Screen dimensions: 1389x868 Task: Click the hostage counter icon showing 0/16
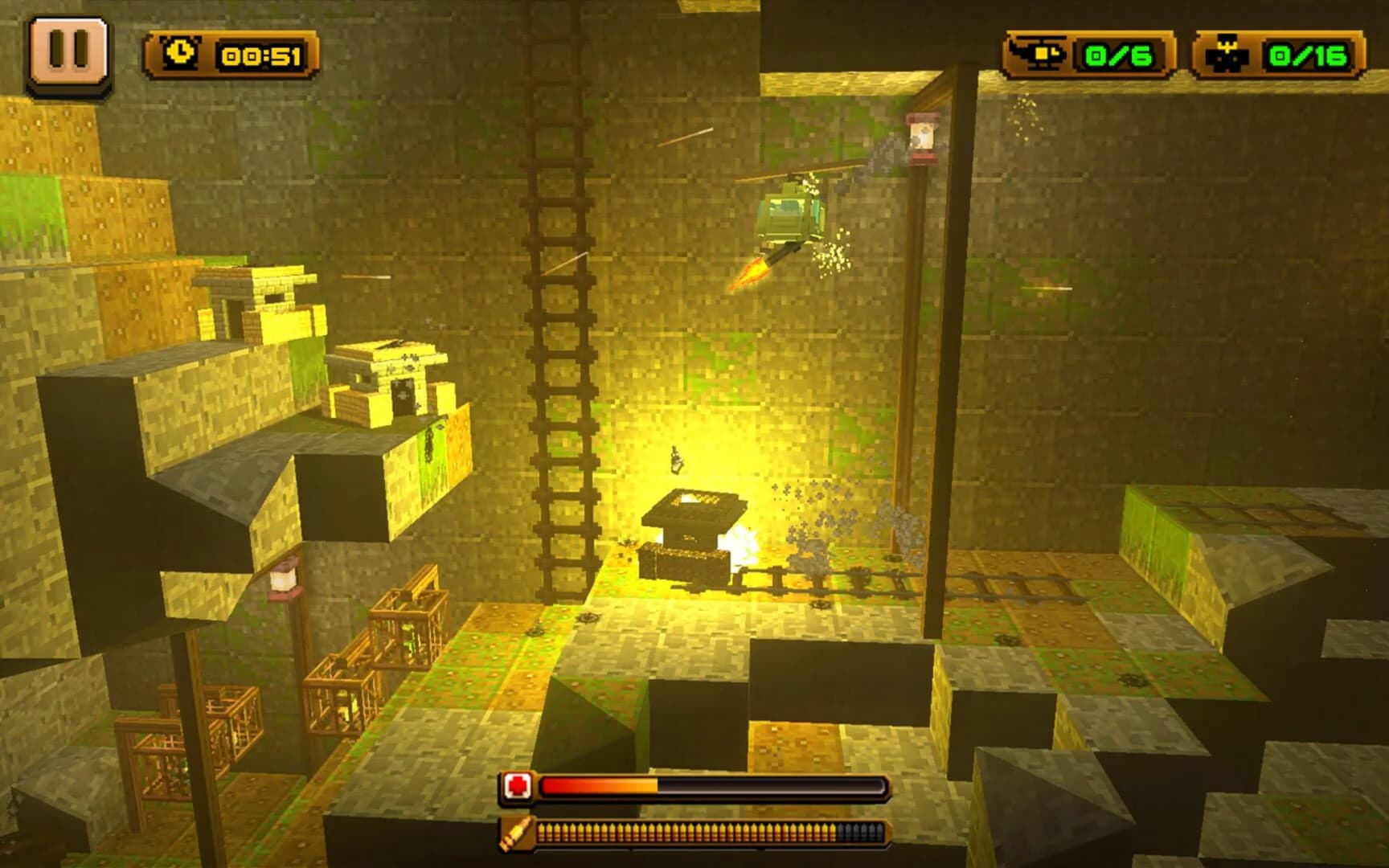click(x=1226, y=54)
